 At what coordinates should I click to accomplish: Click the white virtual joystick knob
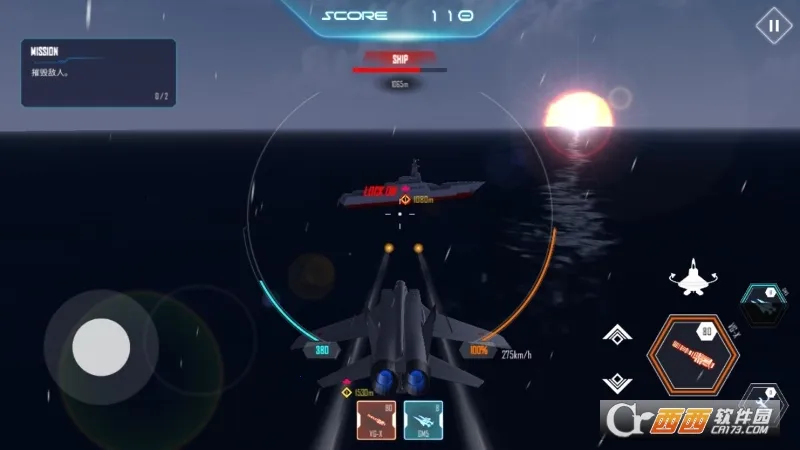[x=101, y=347]
